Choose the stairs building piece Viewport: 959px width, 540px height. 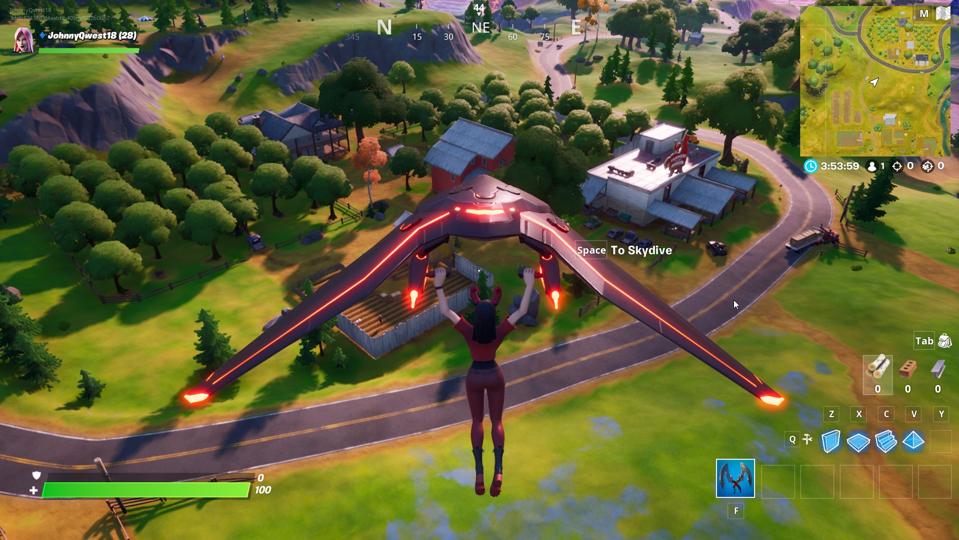[886, 441]
